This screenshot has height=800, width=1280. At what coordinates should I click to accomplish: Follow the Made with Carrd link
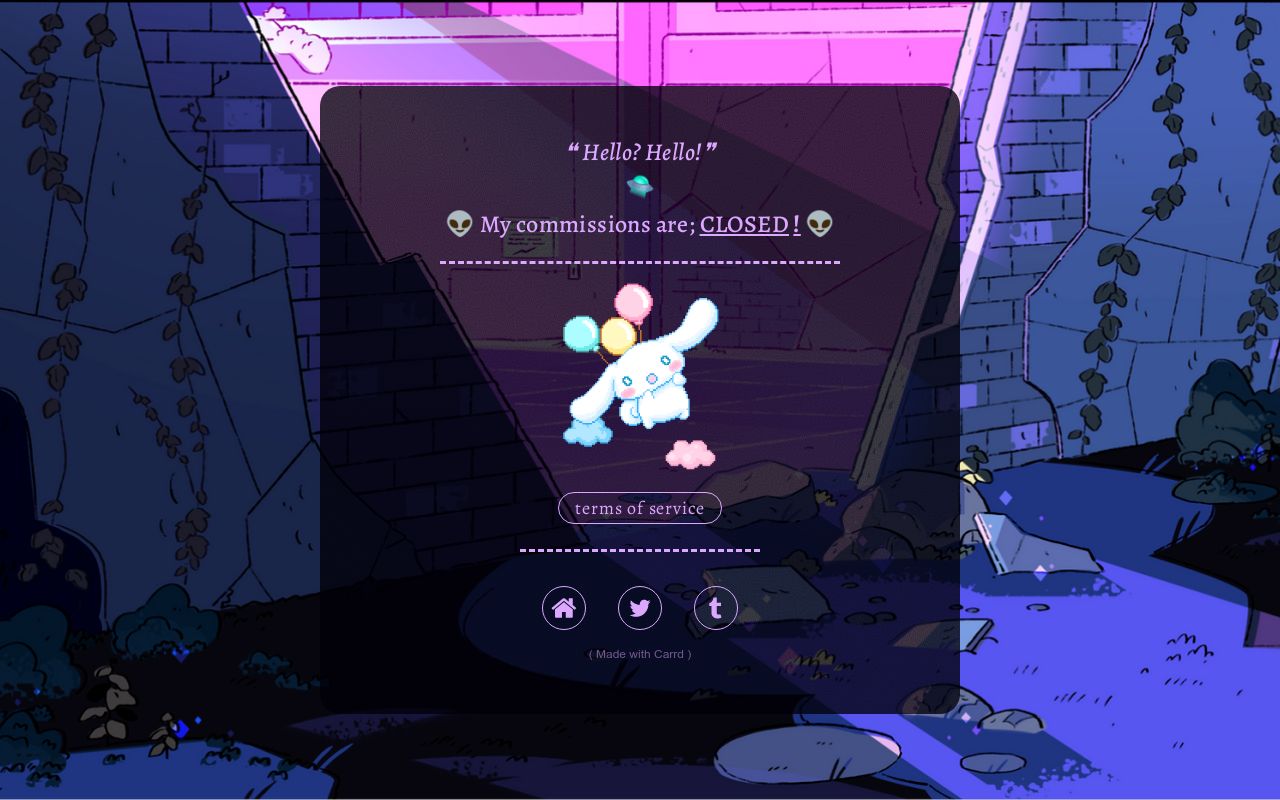pyautogui.click(x=640, y=654)
